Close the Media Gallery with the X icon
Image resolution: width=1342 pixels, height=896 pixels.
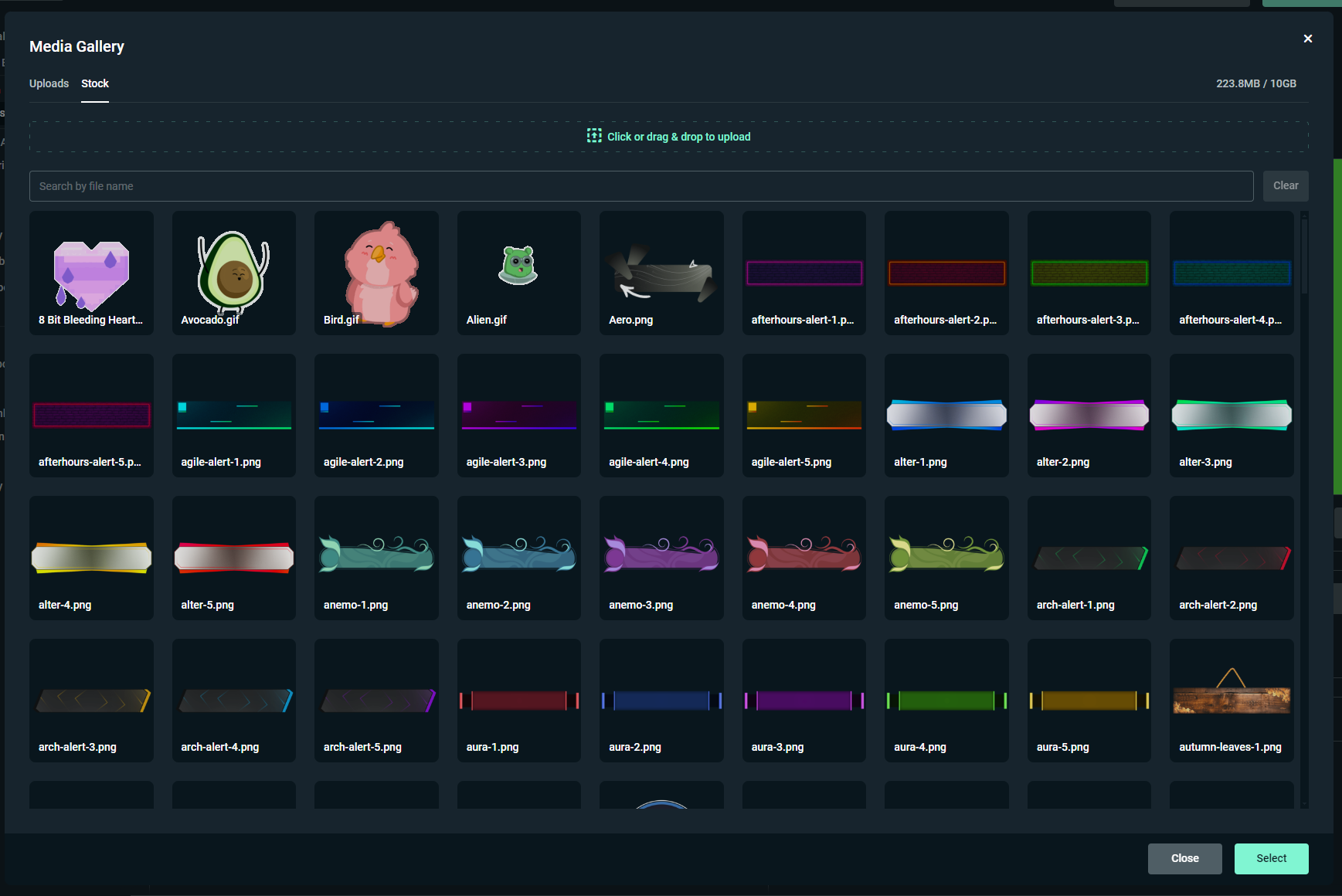(x=1307, y=38)
